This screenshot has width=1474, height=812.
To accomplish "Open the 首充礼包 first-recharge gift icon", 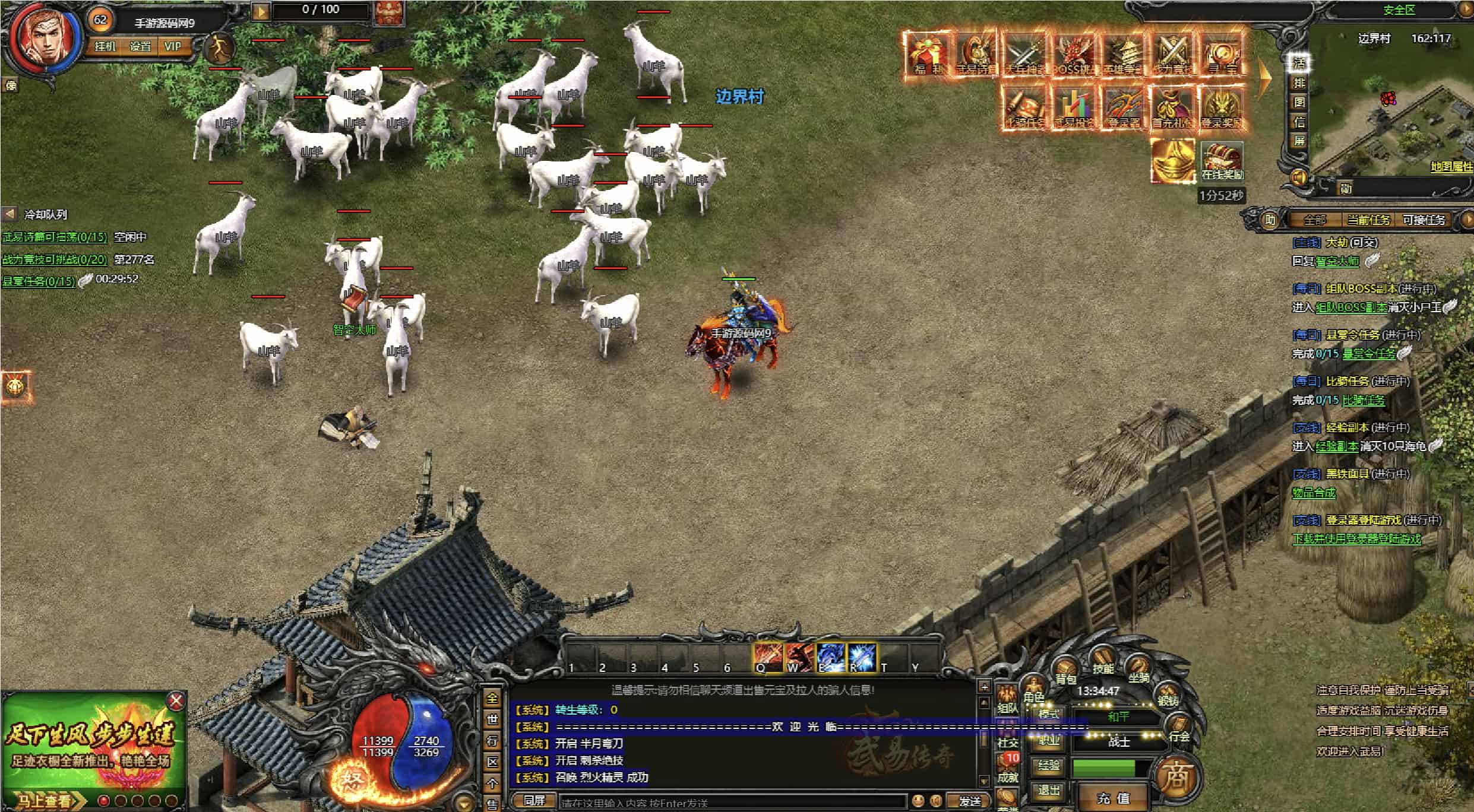I will point(1172,108).
